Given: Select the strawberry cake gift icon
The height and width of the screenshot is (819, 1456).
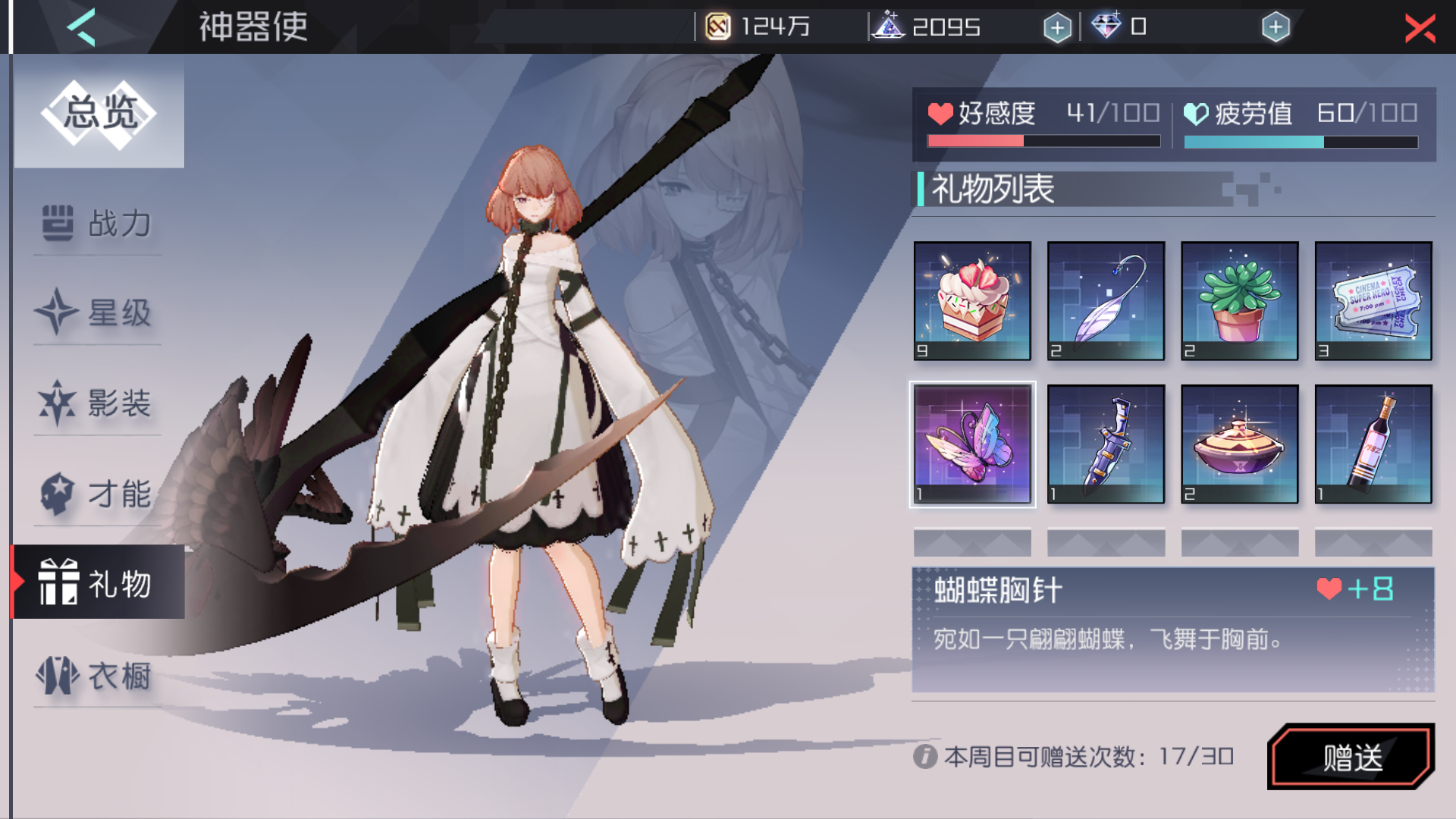Looking at the screenshot, I should click(x=973, y=301).
